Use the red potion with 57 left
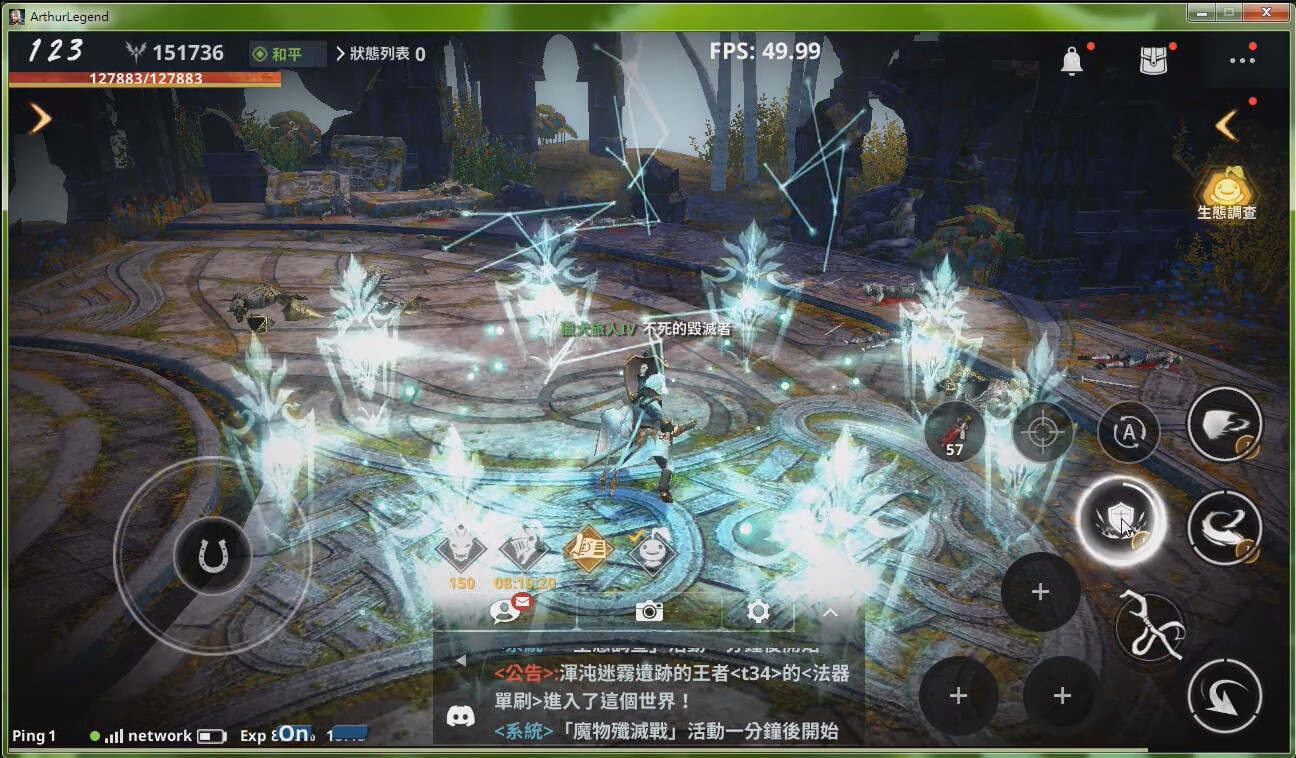Screen dimensions: 1296x758 tap(955, 432)
